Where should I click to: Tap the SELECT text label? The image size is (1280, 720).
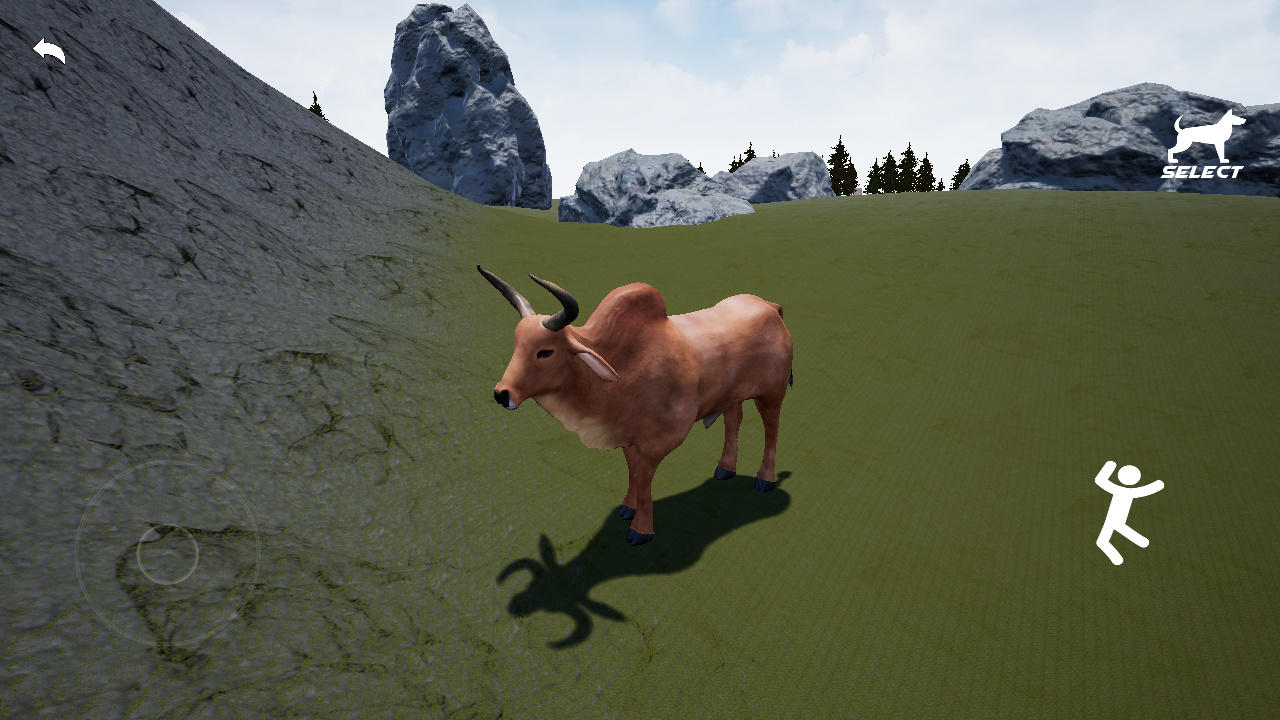click(x=1202, y=170)
